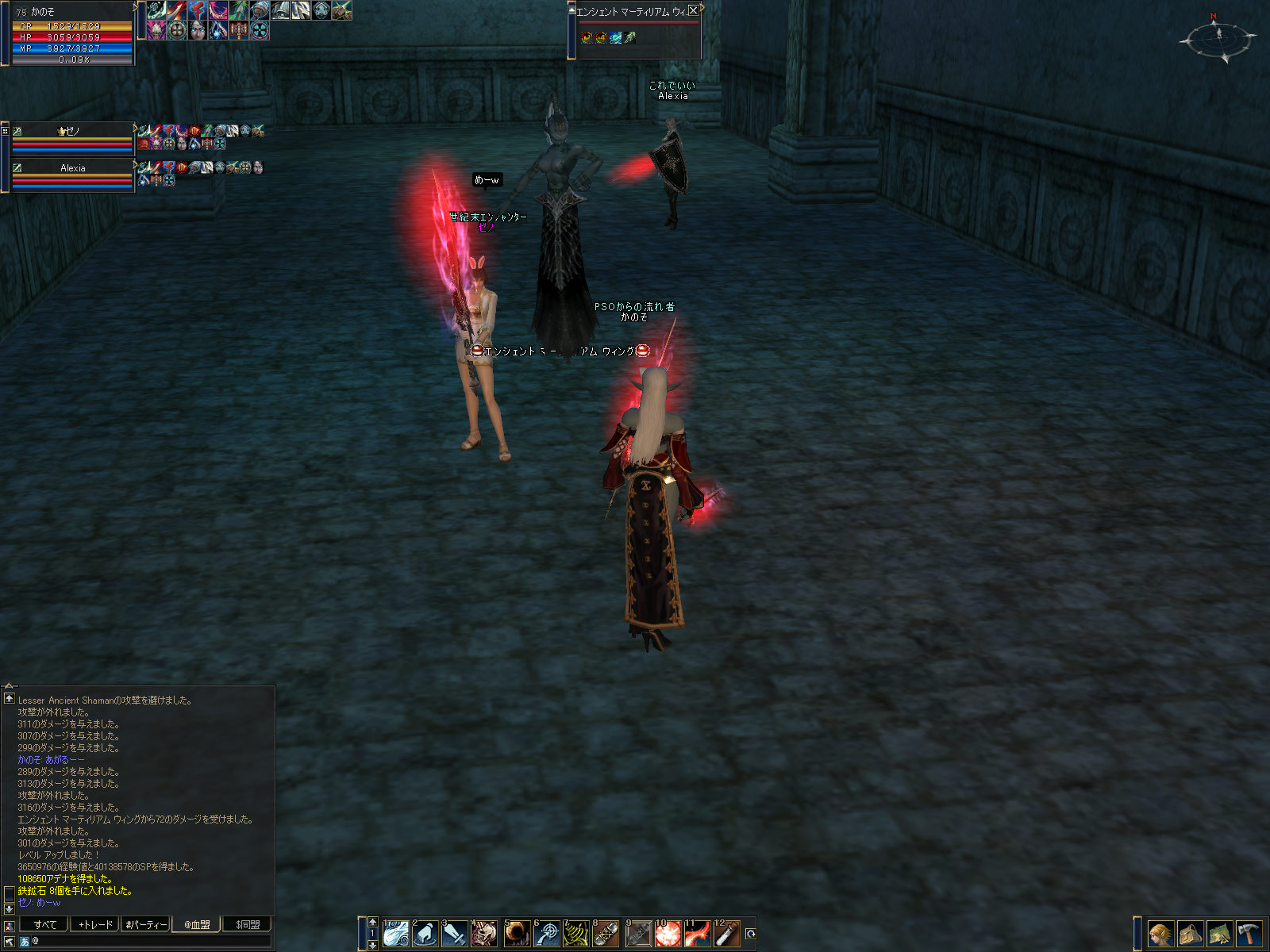Screen dimensions: 1270x952
Task: Open the inventory bag icon
Action: (1190, 934)
